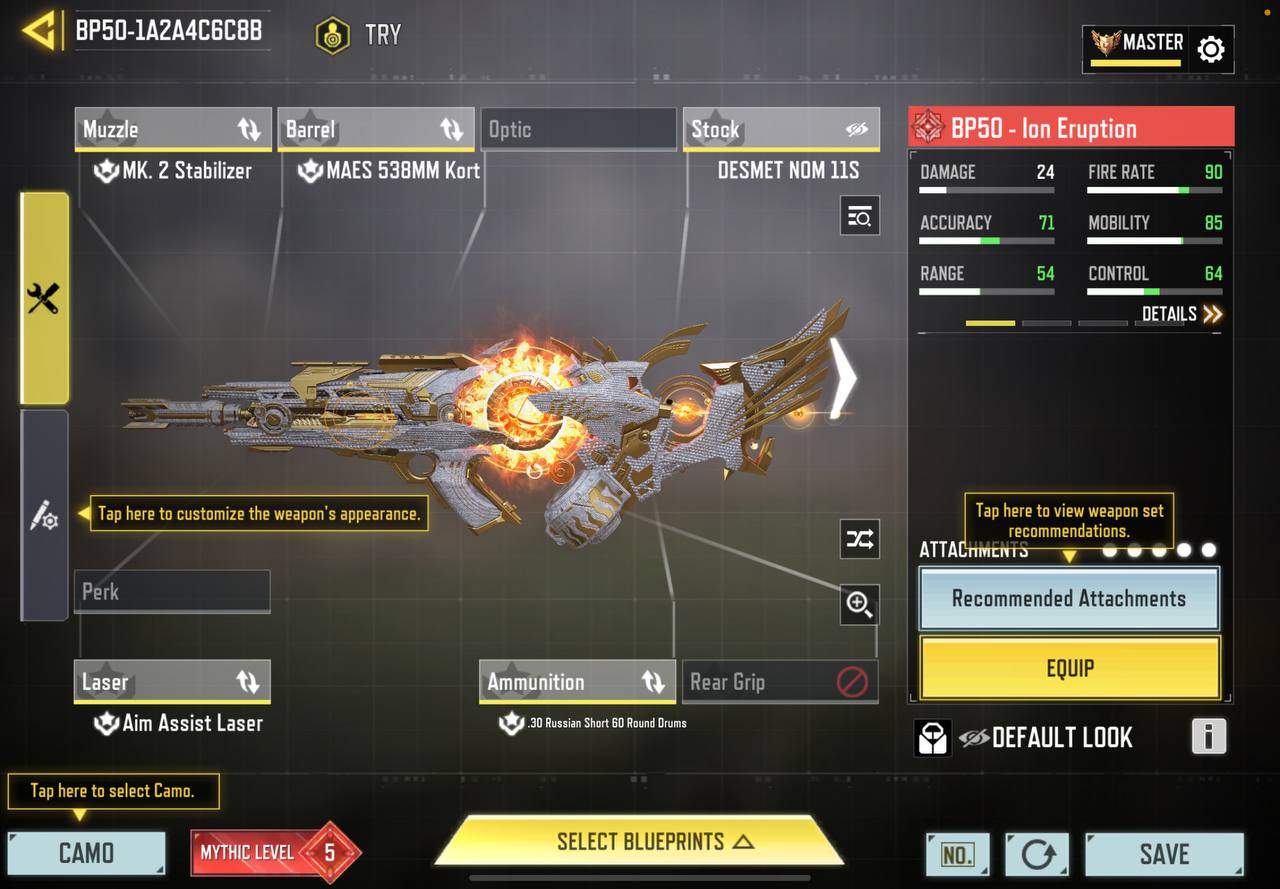Viewport: 1280px width, 889px height.
Task: Open the CAMO selection
Action: point(86,853)
